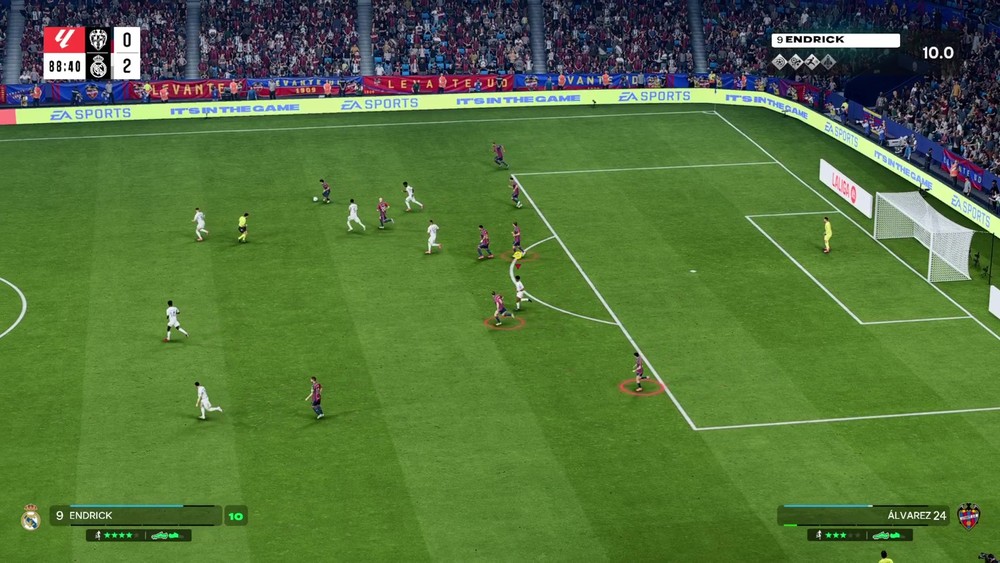Click the Levante crest beside Álvarez

[x=967, y=515]
